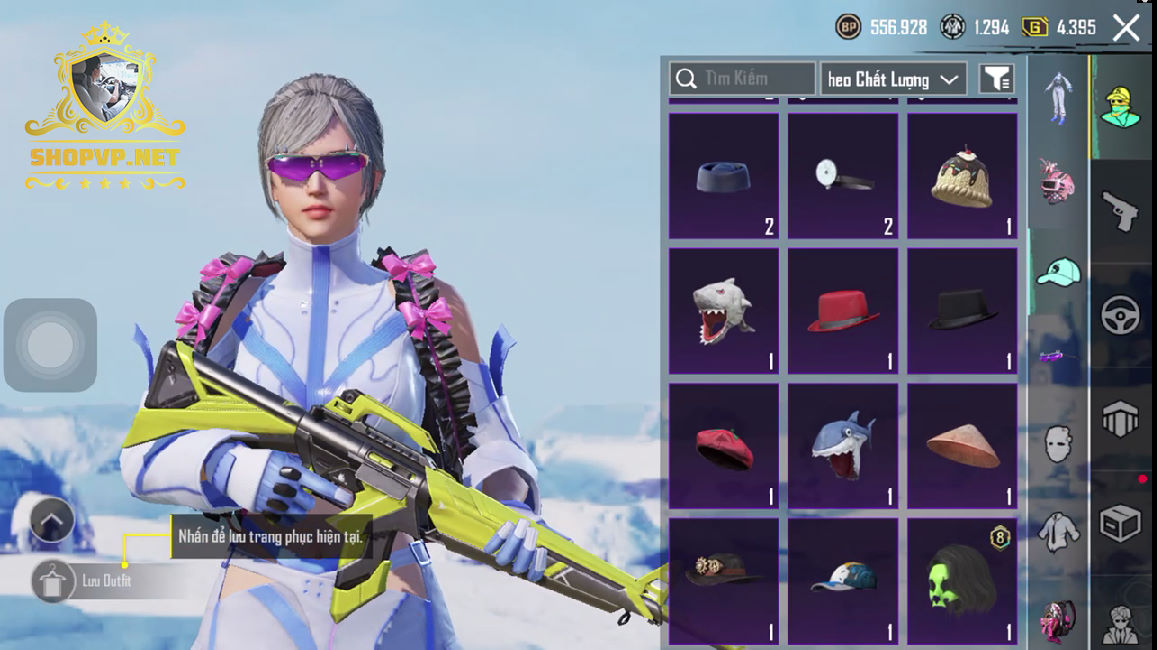Select the white shark head mask

click(723, 311)
